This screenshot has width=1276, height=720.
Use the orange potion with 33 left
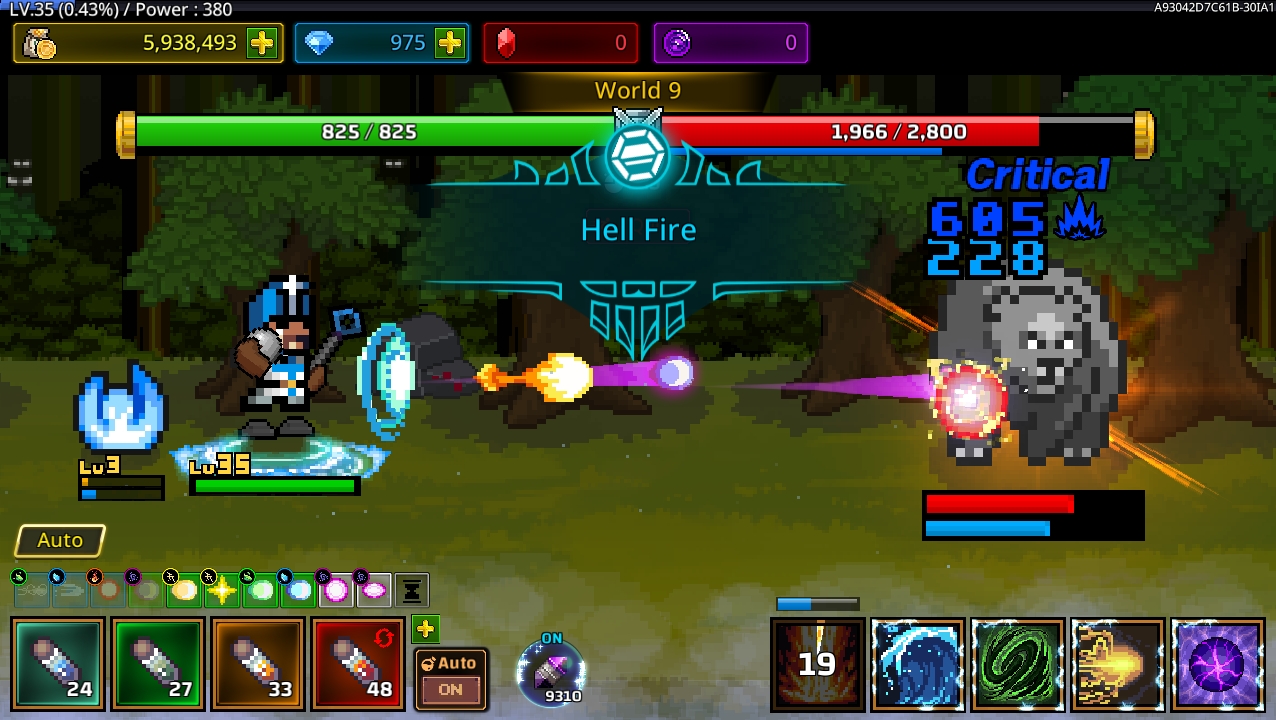coord(258,664)
